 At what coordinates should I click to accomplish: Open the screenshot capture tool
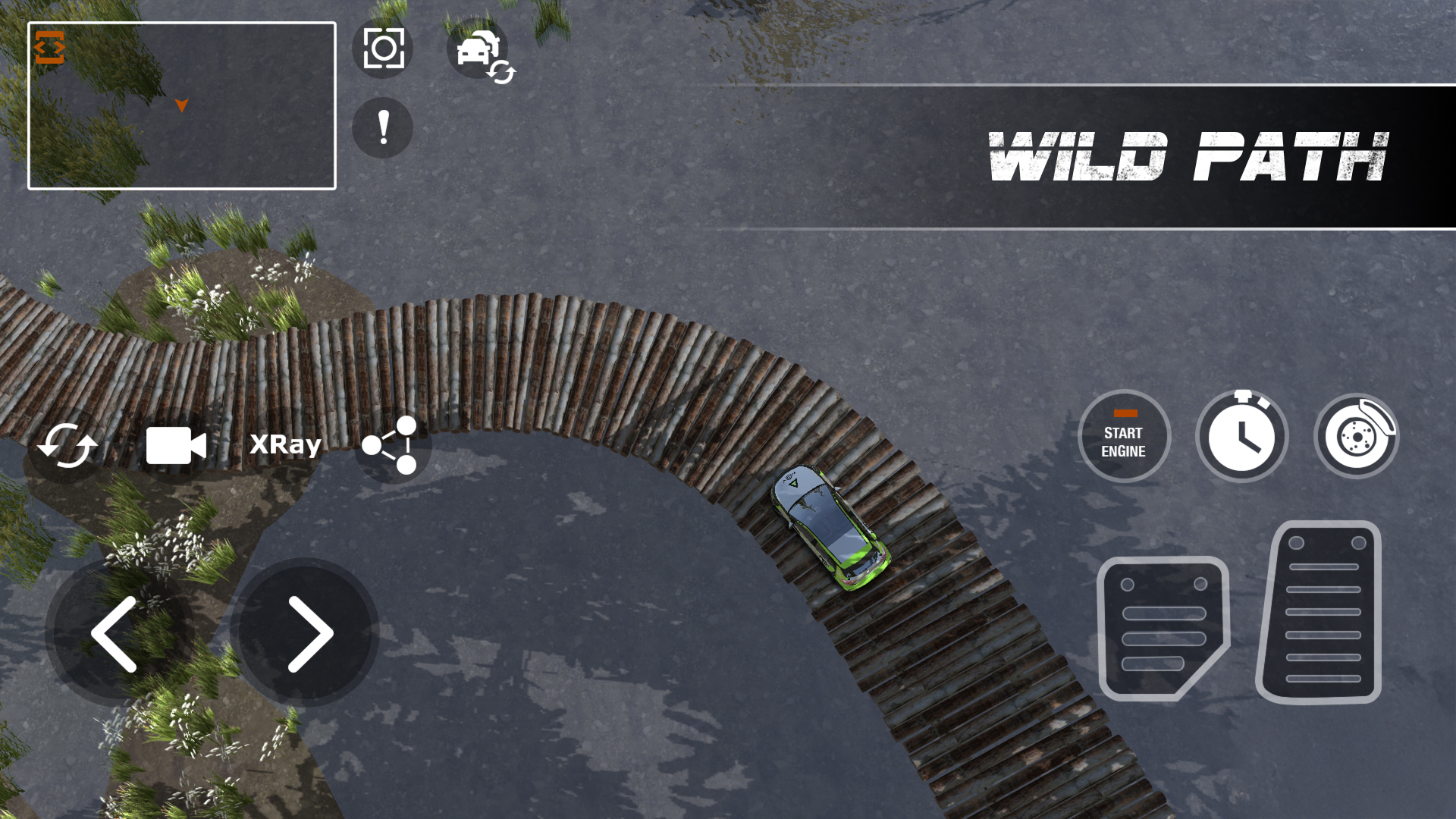383,48
